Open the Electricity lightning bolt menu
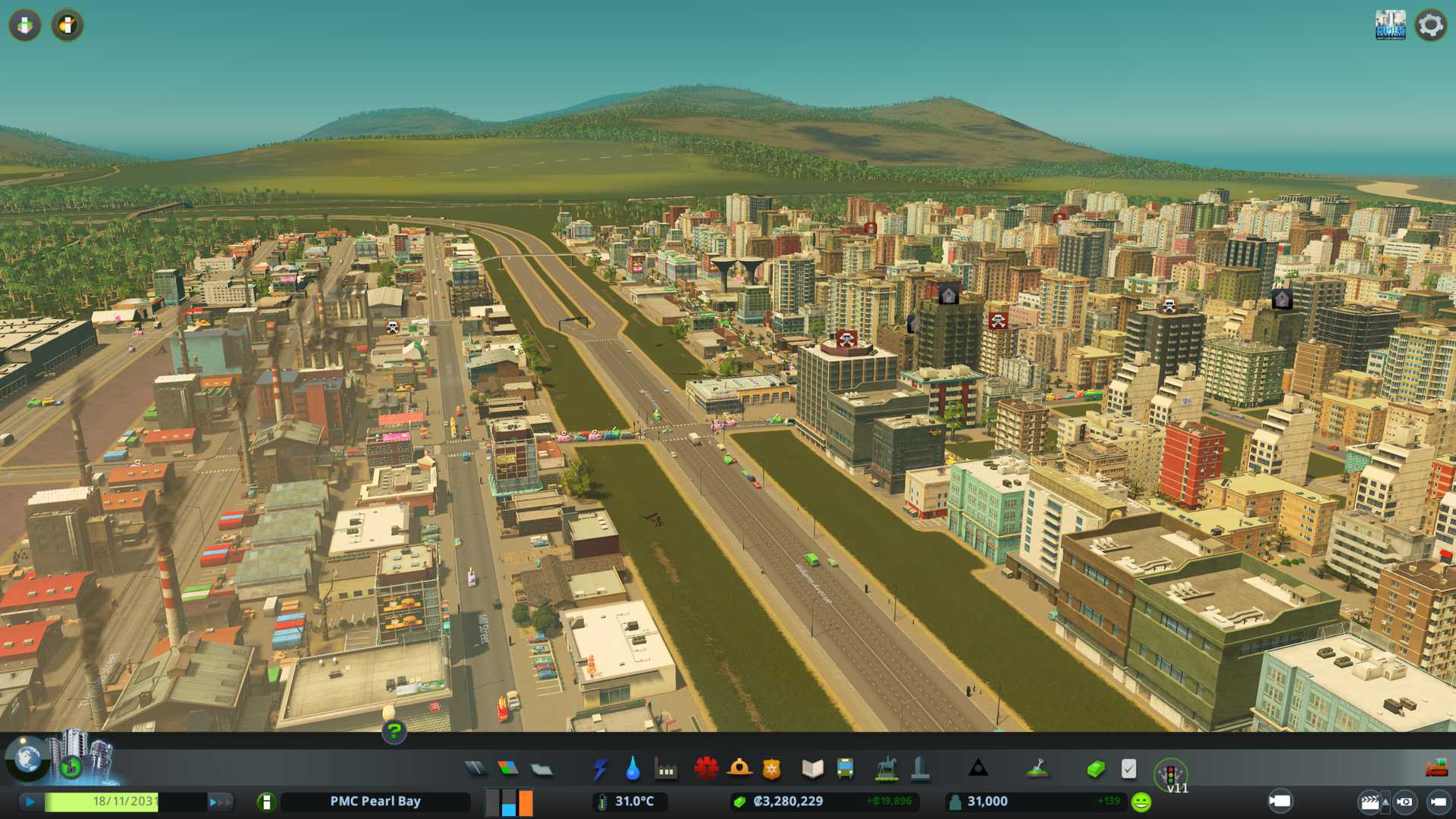The height and width of the screenshot is (819, 1456). click(x=600, y=769)
